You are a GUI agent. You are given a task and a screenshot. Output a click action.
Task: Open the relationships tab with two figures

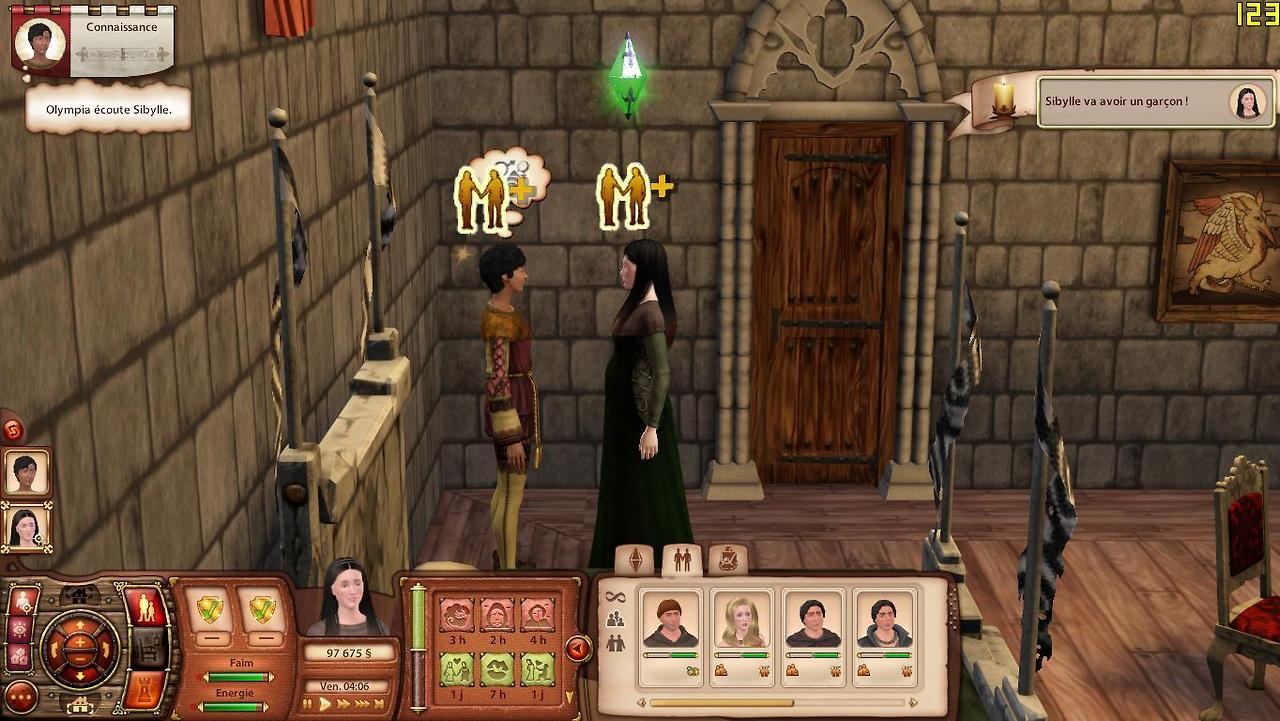tap(682, 560)
